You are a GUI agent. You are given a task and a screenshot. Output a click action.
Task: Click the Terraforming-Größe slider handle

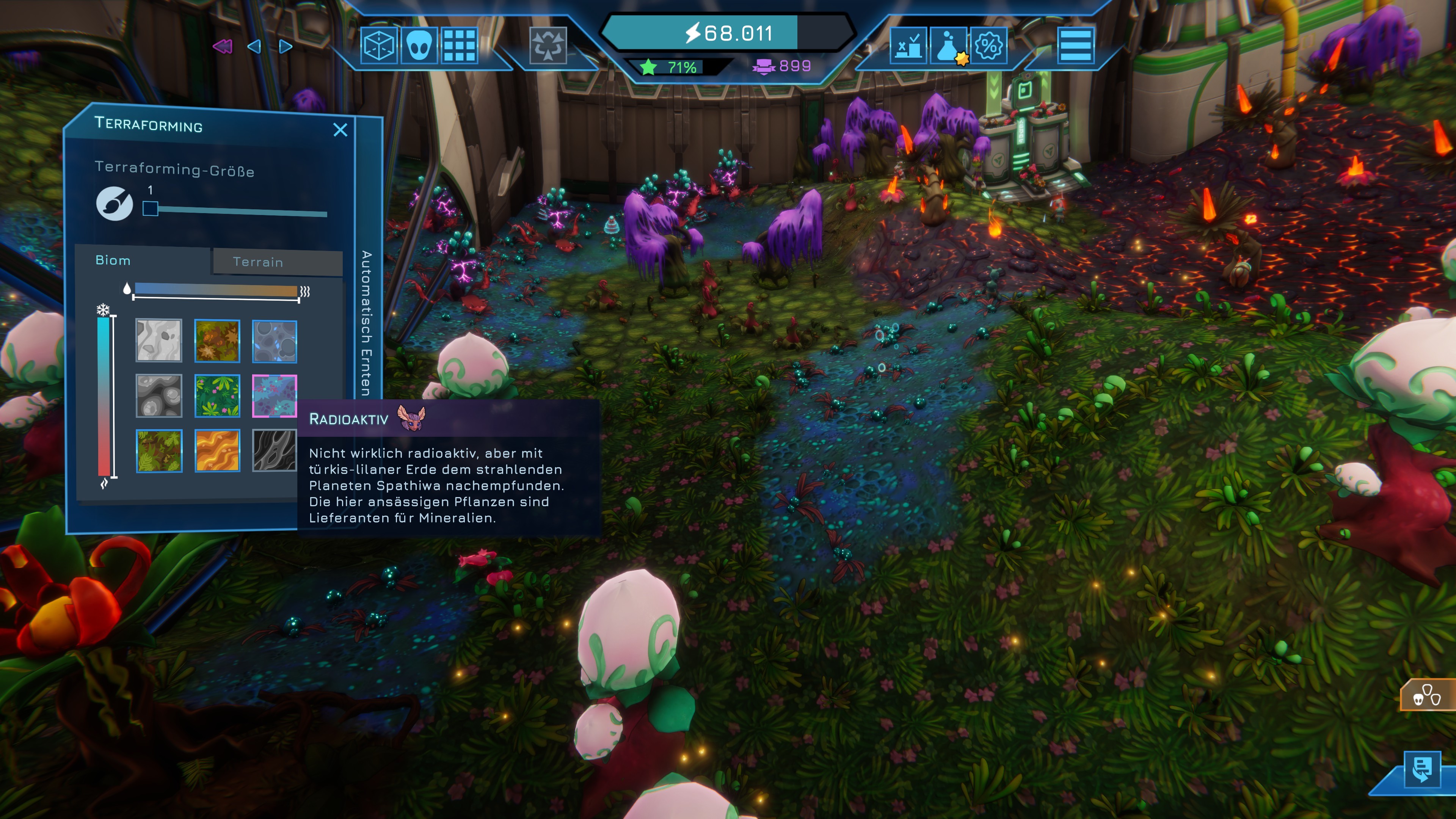(x=151, y=209)
